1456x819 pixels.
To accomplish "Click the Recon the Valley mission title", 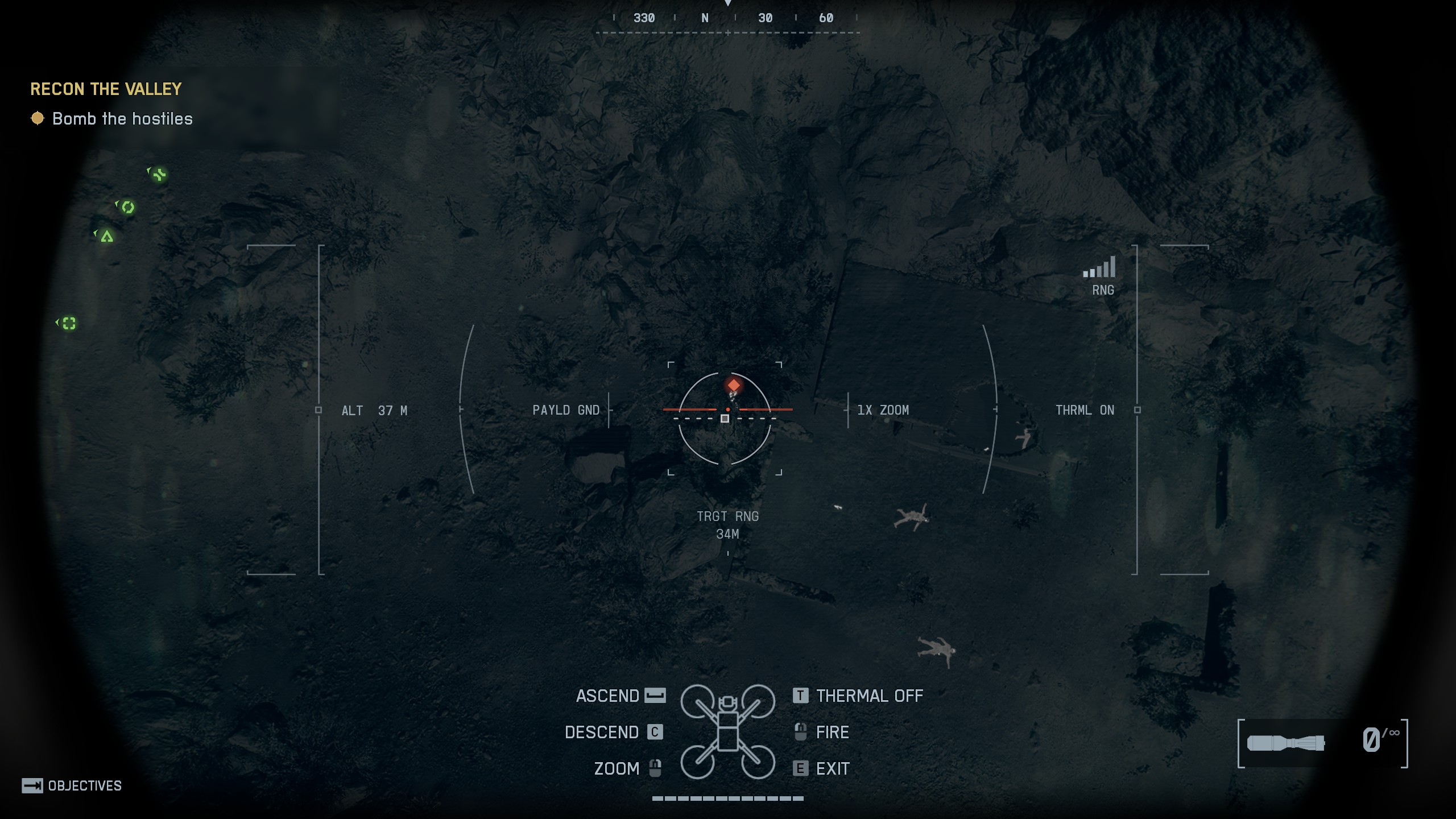I will [106, 89].
